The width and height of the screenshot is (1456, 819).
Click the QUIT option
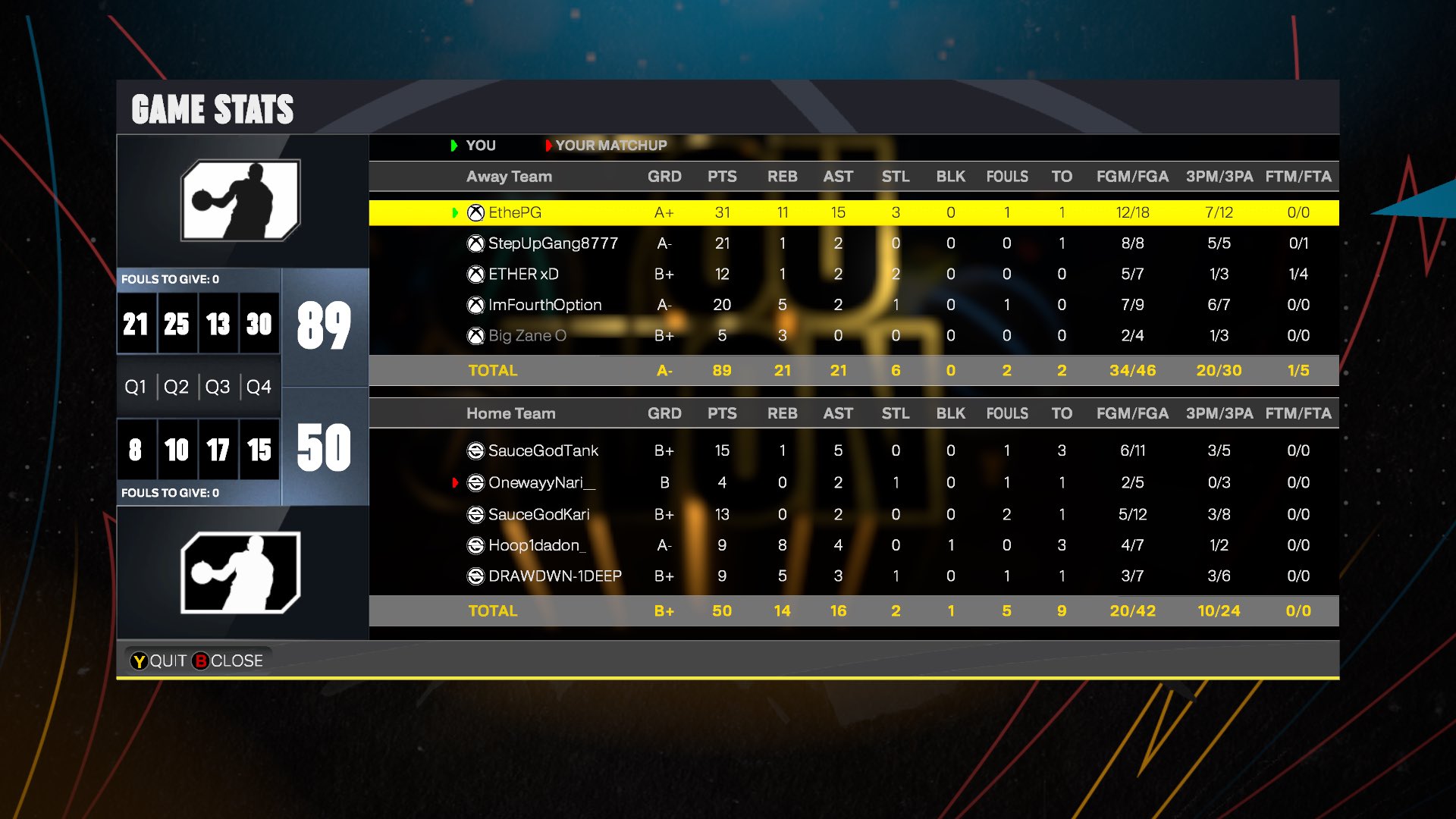tap(159, 661)
